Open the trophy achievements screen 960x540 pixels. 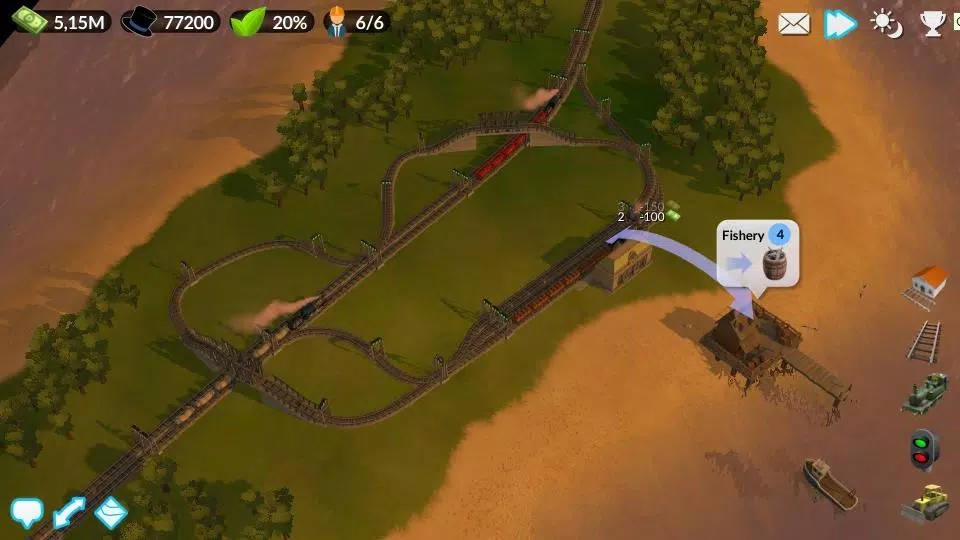point(933,23)
